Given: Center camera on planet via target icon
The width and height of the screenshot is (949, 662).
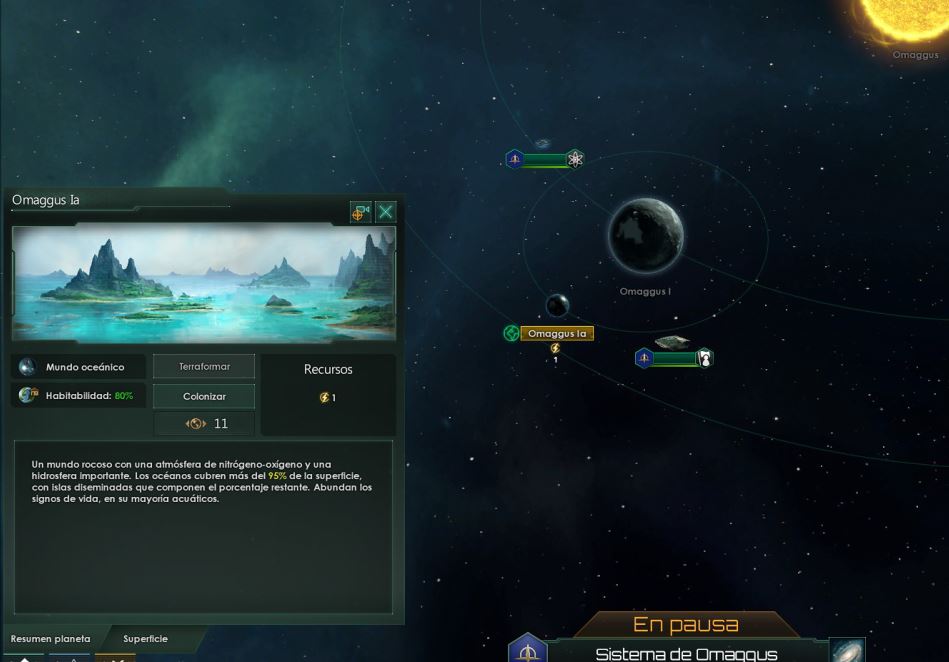Looking at the screenshot, I should point(361,211).
